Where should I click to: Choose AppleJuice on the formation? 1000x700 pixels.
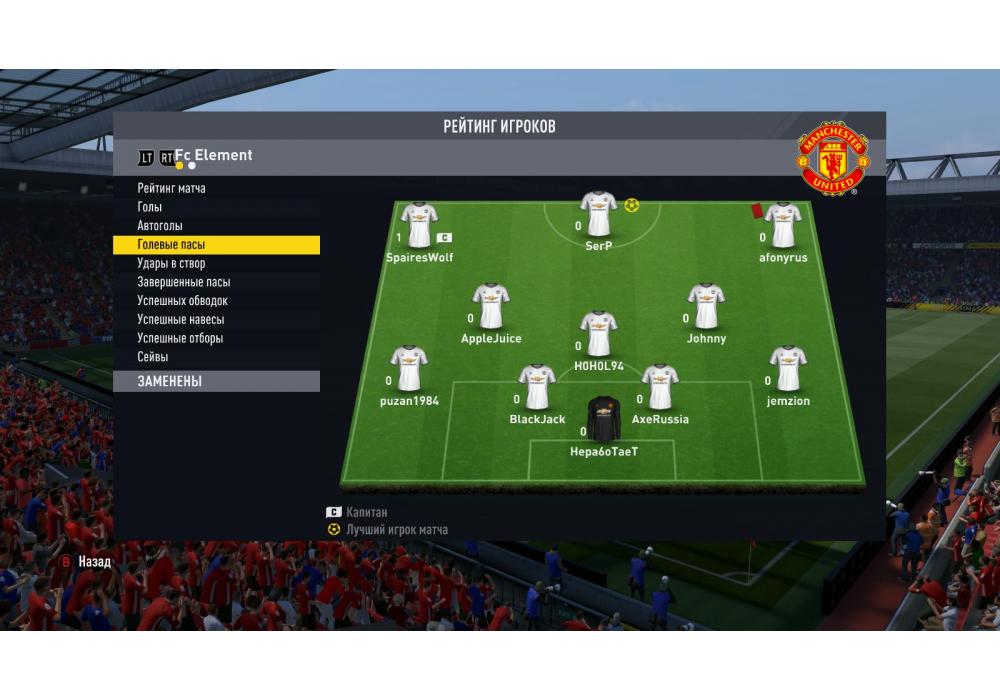[491, 306]
